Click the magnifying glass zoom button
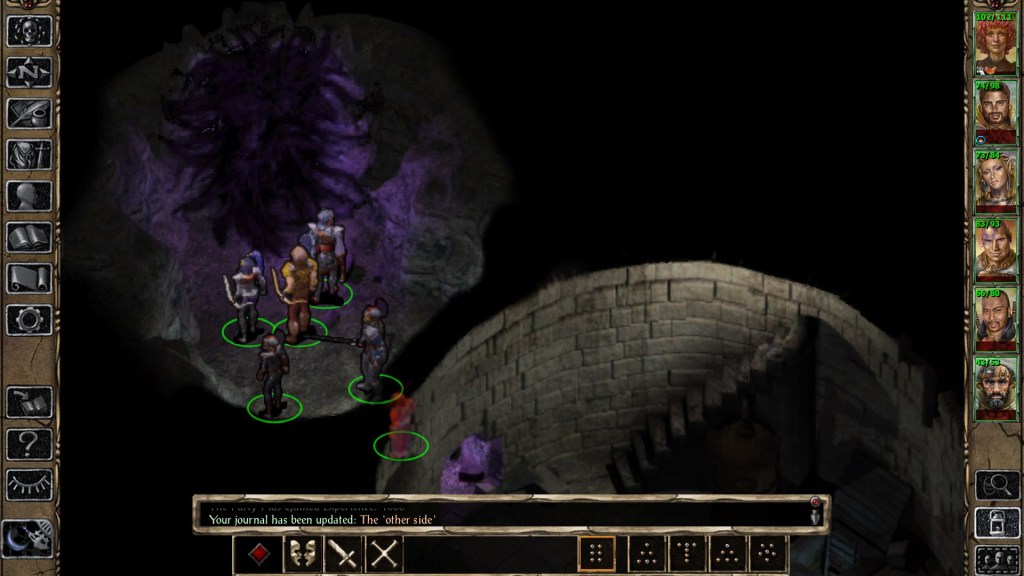The width and height of the screenshot is (1024, 576). tap(996, 485)
